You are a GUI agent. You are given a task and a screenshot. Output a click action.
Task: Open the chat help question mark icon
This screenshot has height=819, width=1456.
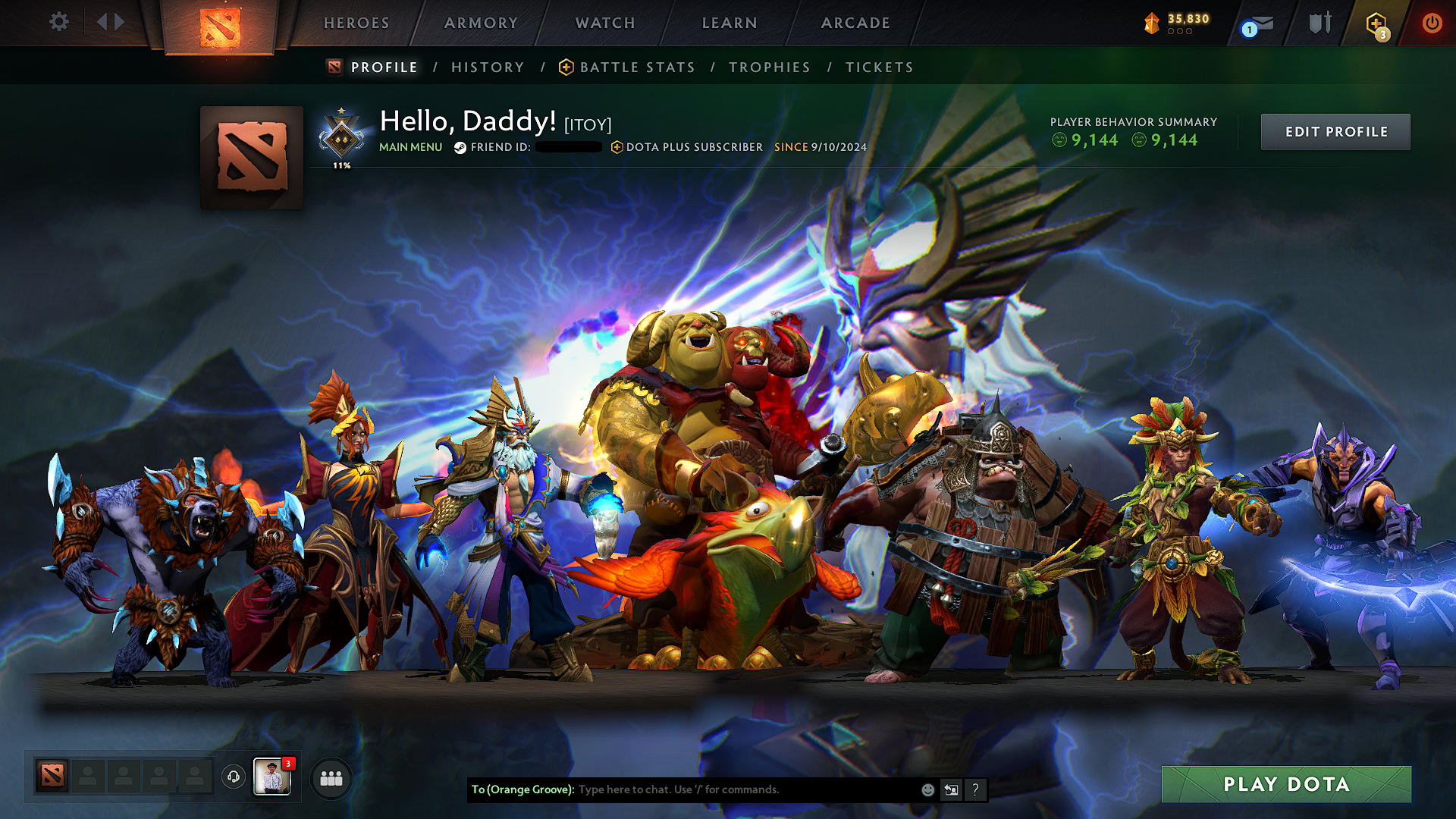click(975, 789)
